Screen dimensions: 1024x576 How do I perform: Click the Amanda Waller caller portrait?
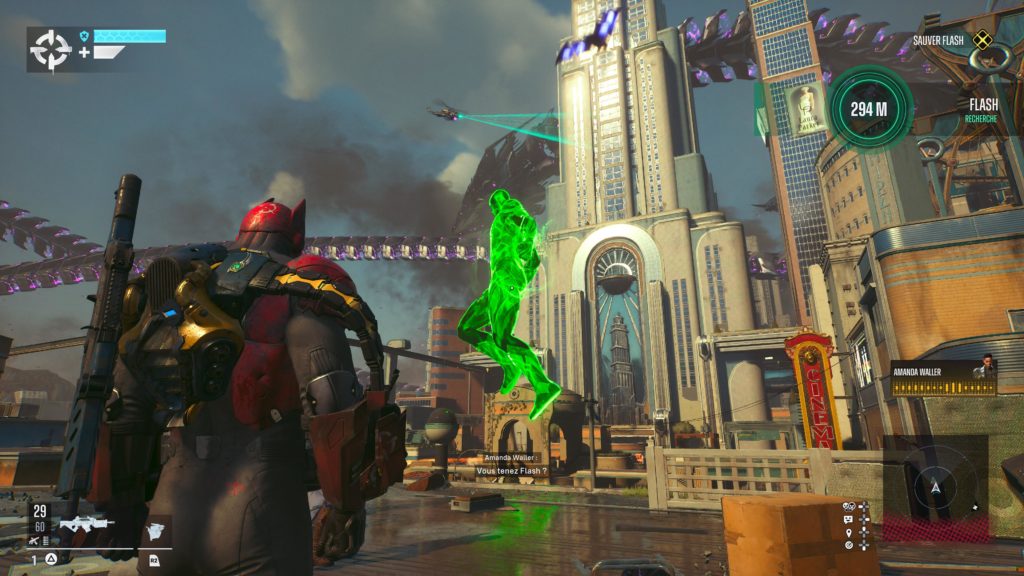(x=984, y=367)
